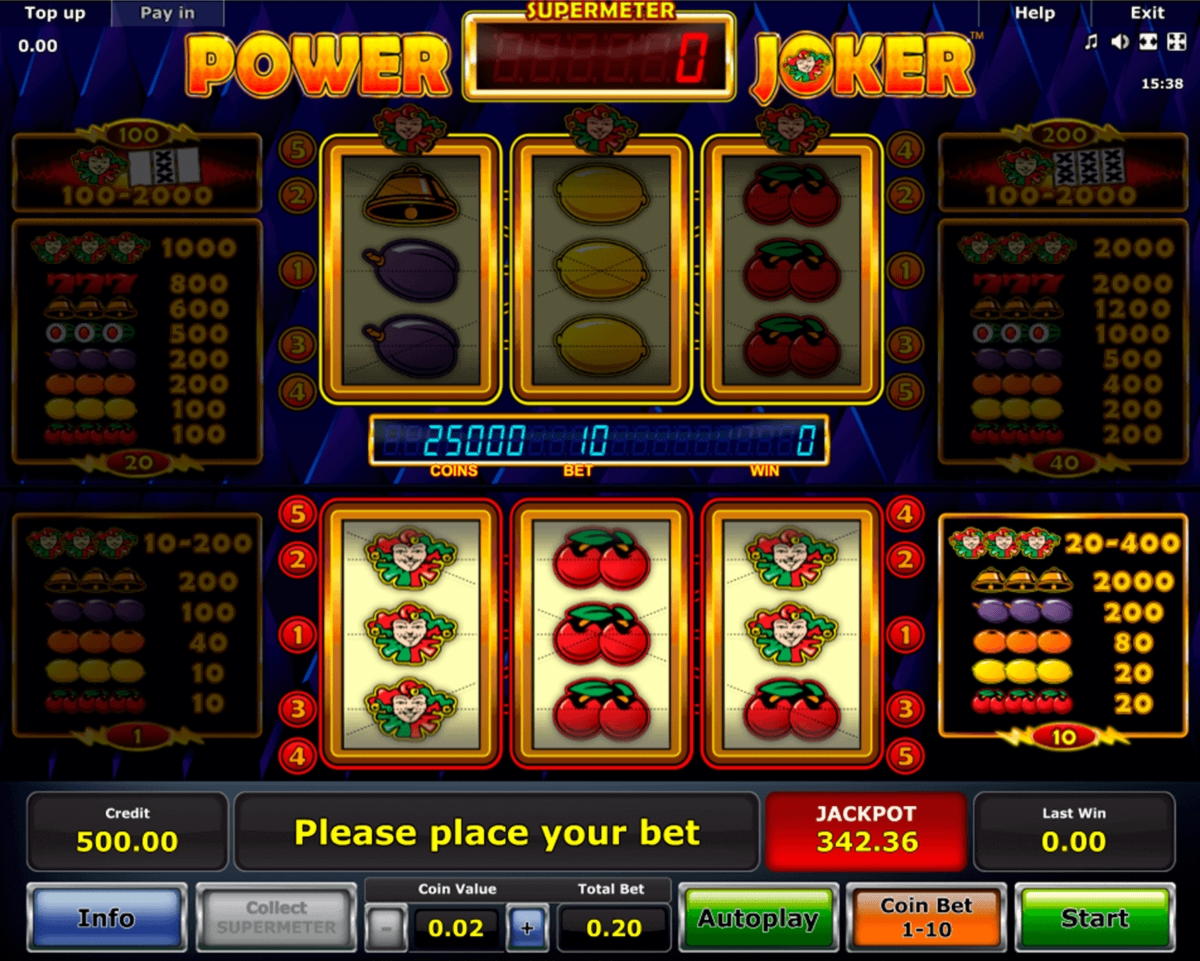The width and height of the screenshot is (1200, 961).
Task: Change the Coin Bet 1-10 setting
Action: point(926,918)
